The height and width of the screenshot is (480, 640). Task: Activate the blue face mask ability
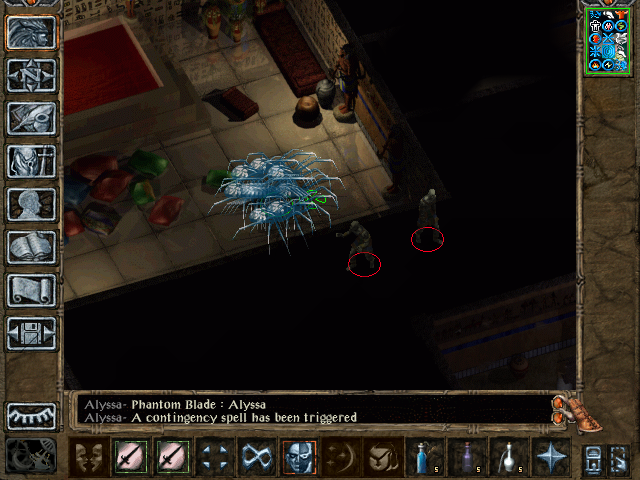(x=298, y=457)
